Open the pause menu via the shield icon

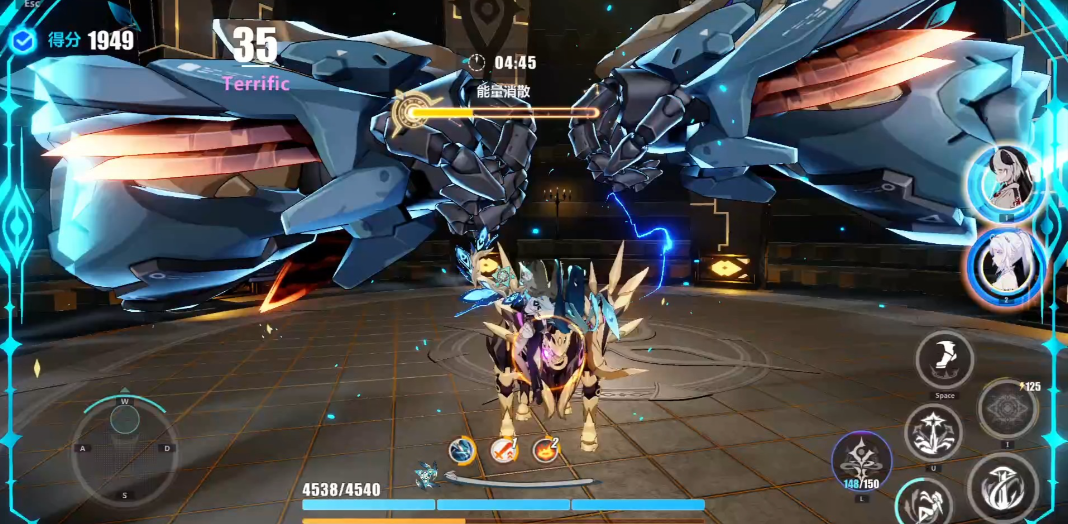coord(24,40)
